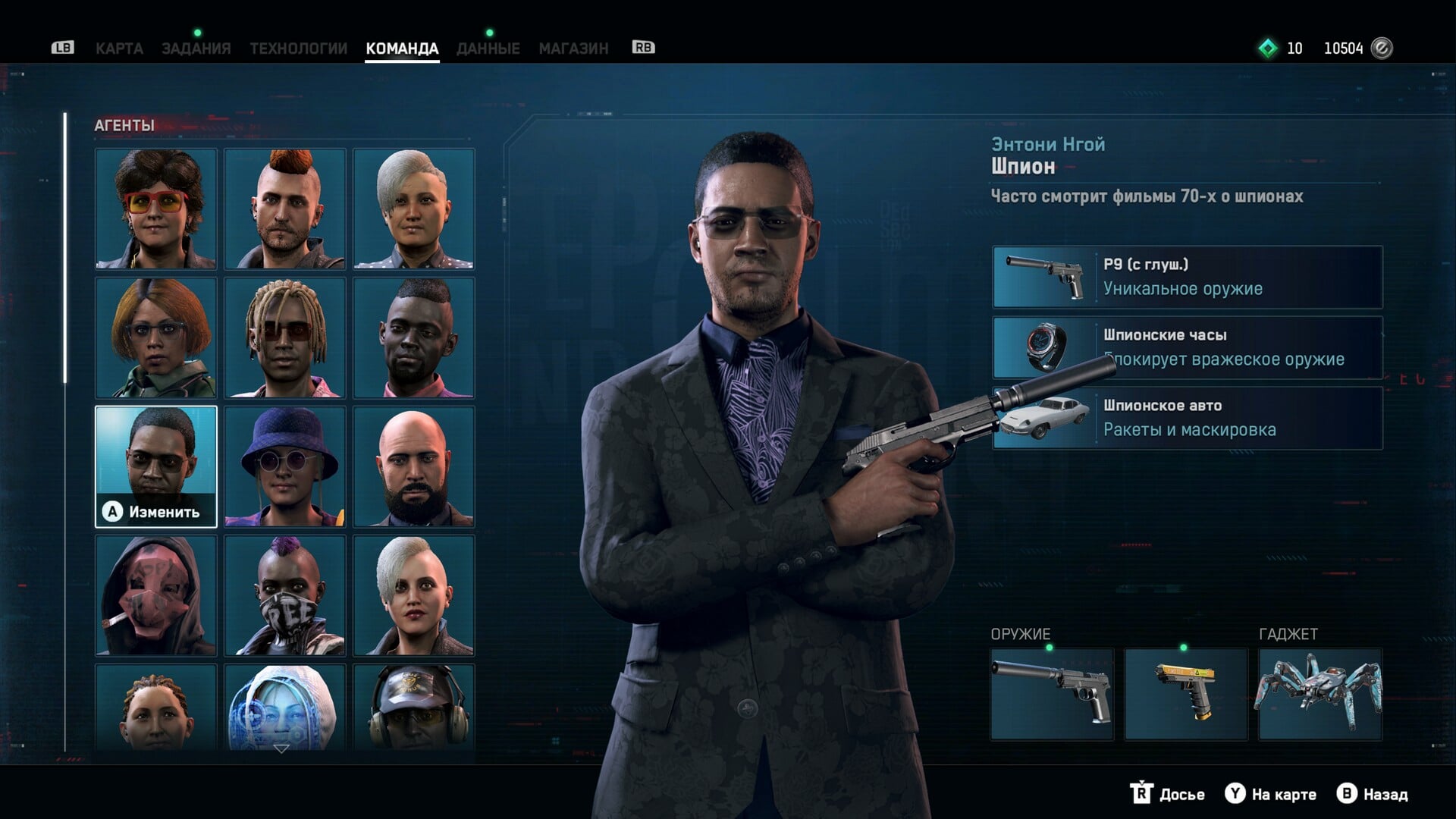Viewport: 1456px width, 819px height.
Task: Open the ЗАДАНИЯ tab
Action: coord(196,49)
